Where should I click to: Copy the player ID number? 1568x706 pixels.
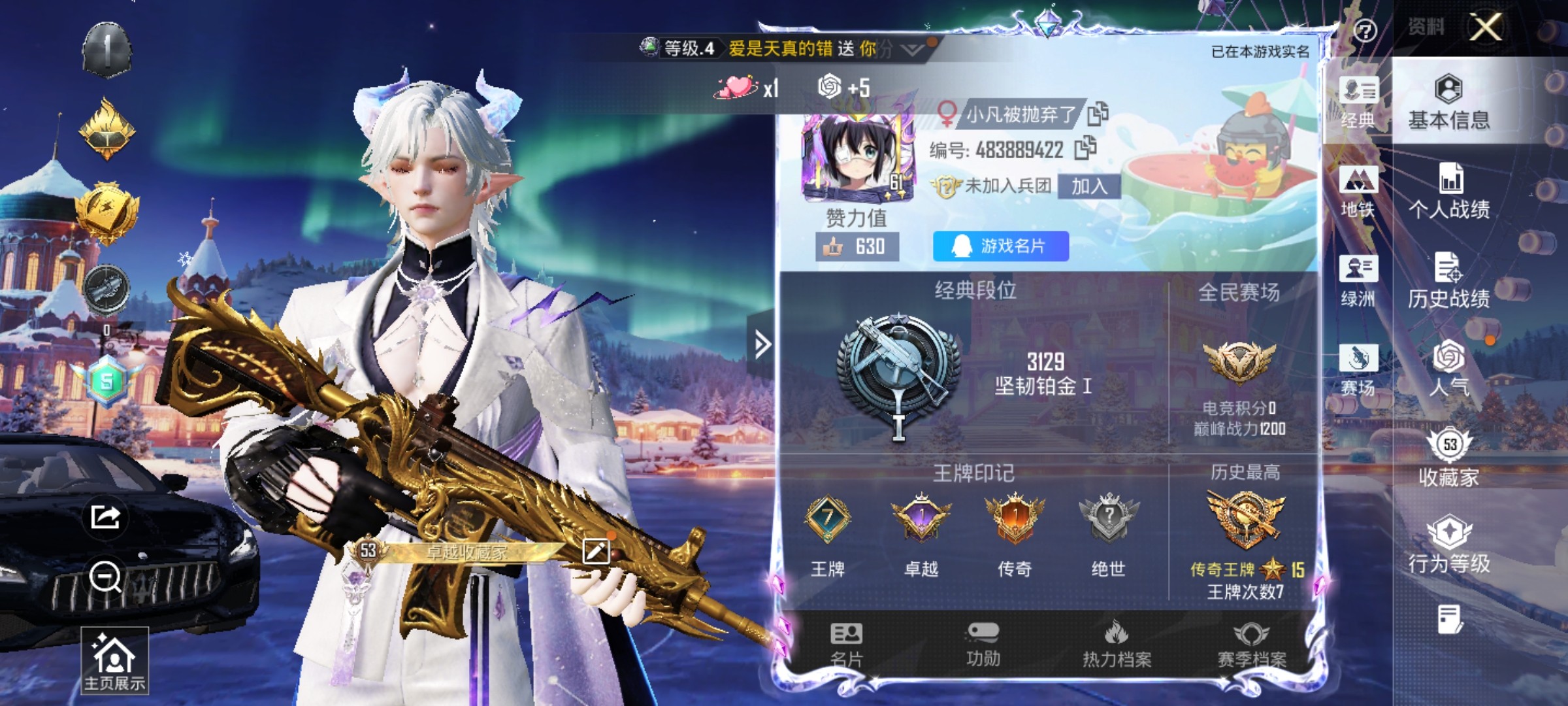(1085, 148)
